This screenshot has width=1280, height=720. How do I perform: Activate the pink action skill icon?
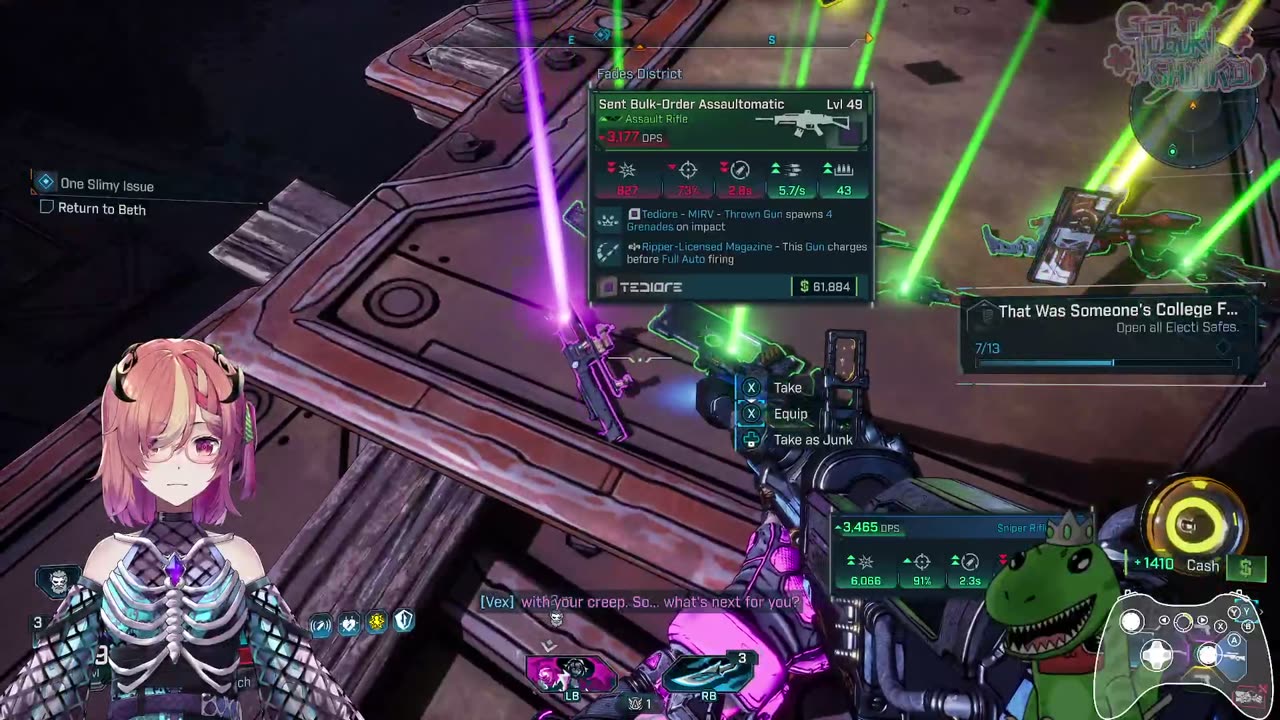click(570, 672)
